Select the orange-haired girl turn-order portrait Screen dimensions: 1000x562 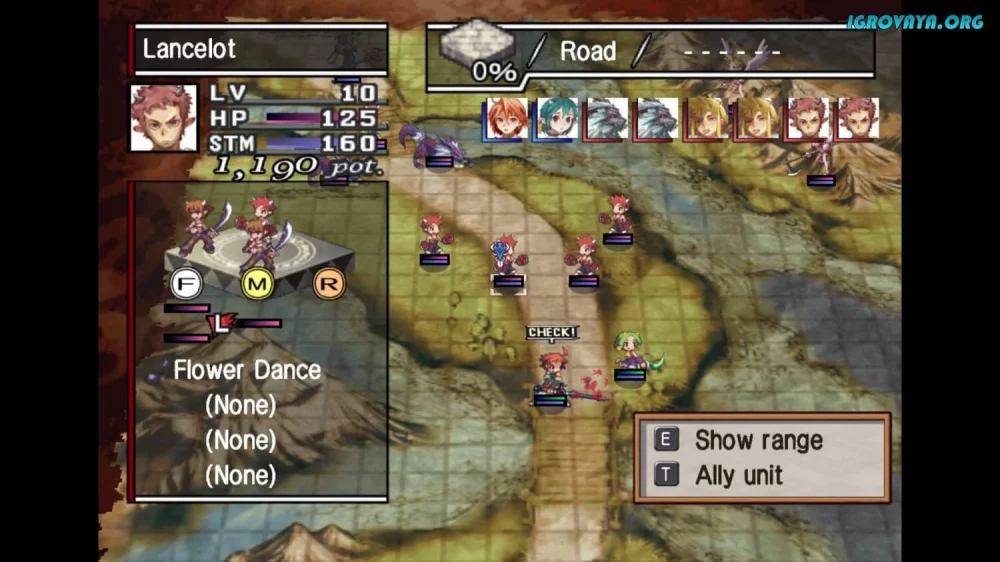point(504,119)
